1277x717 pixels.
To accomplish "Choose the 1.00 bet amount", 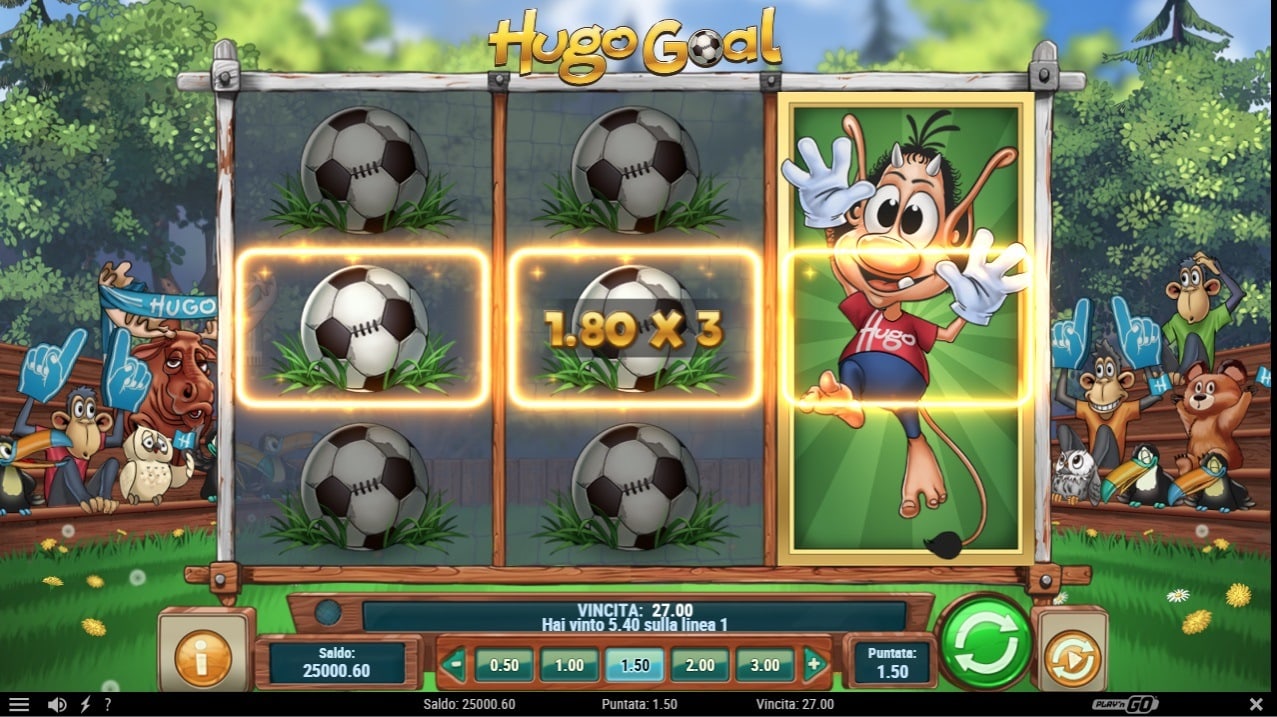I will coord(569,665).
